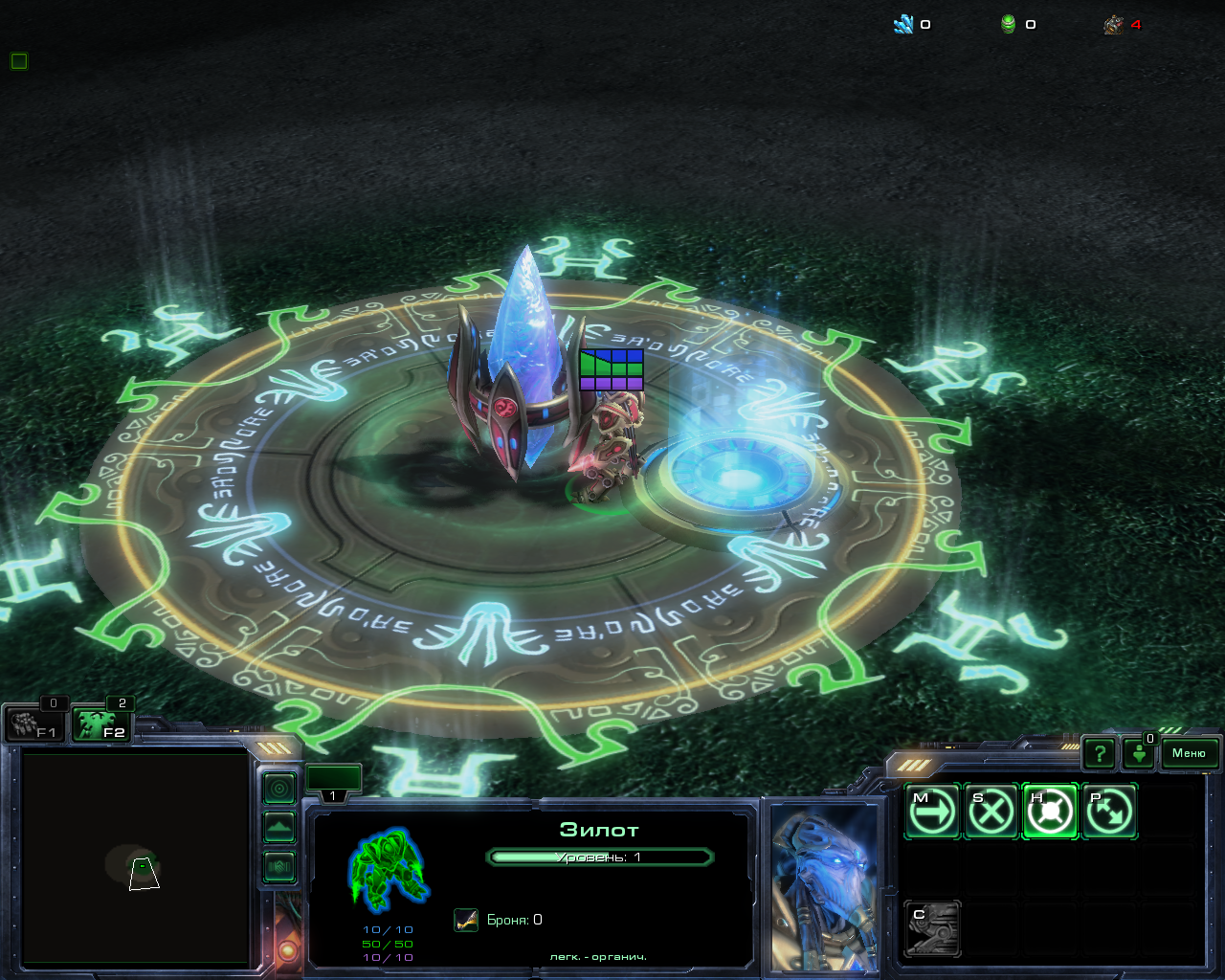Toggle the minimap handshake alliance colors button
The height and width of the screenshot is (980, 1225).
[x=279, y=867]
